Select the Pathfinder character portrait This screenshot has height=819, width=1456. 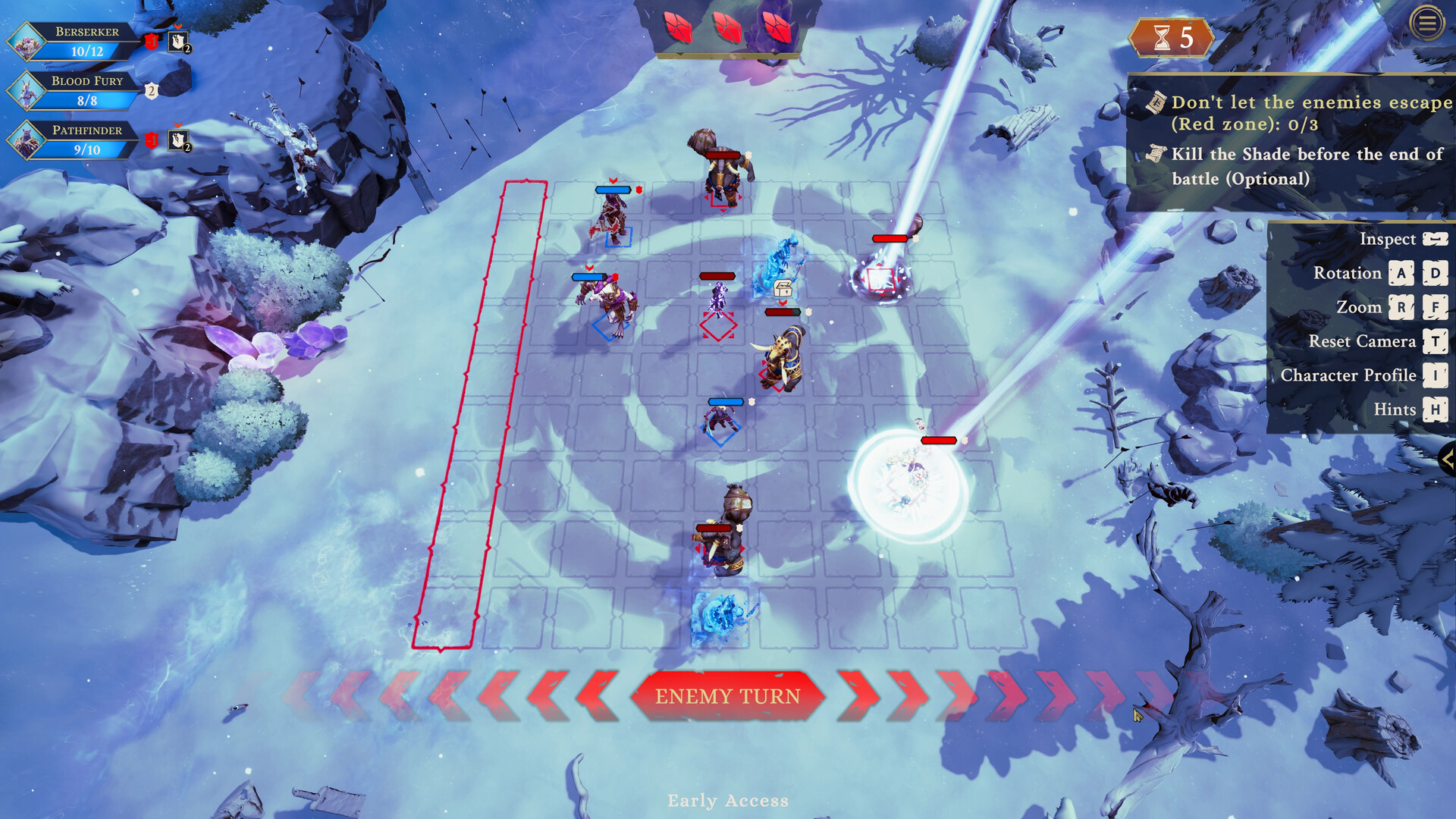pyautogui.click(x=27, y=140)
